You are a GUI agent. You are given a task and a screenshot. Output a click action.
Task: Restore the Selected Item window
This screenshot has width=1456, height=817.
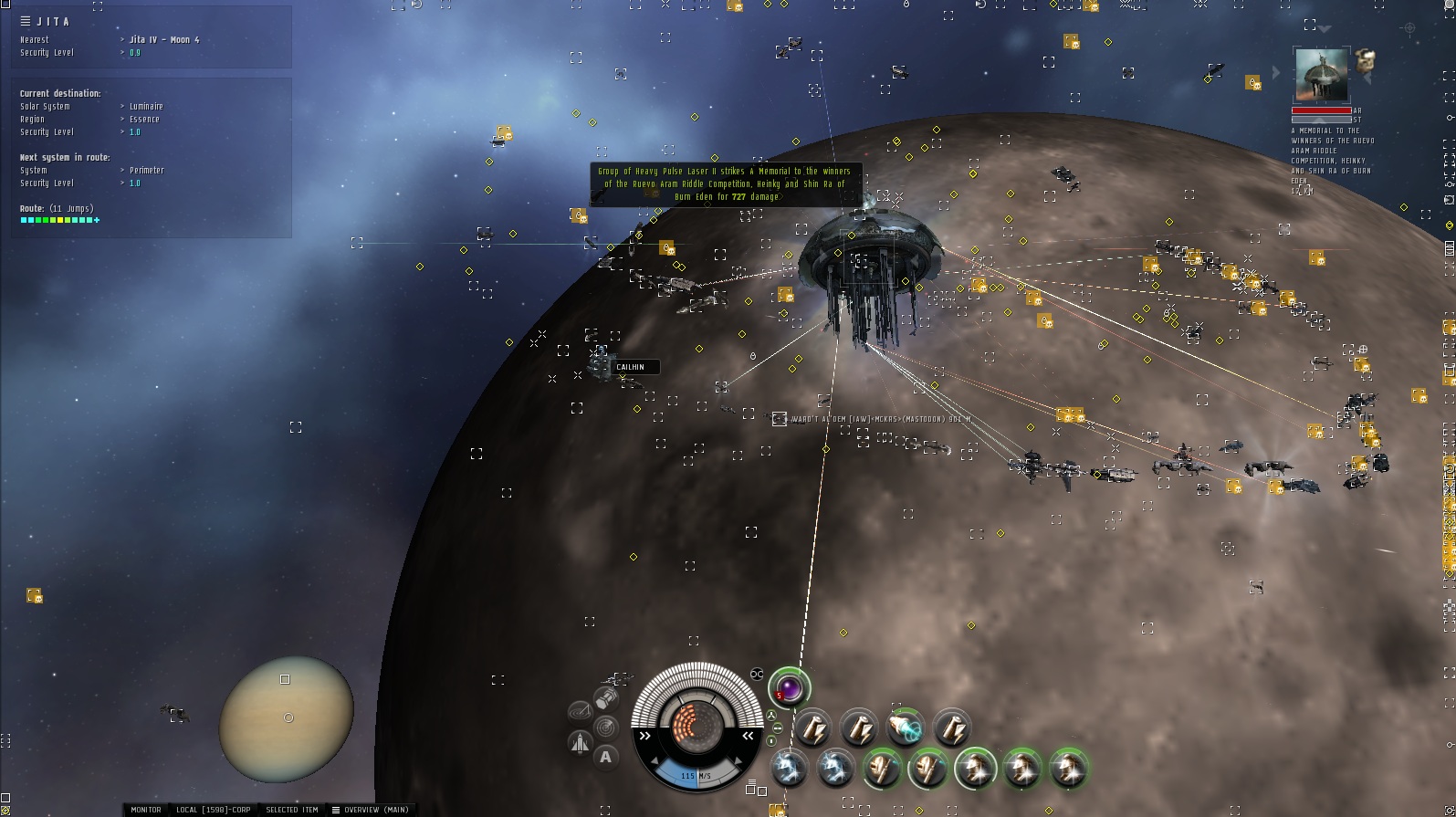(x=291, y=810)
